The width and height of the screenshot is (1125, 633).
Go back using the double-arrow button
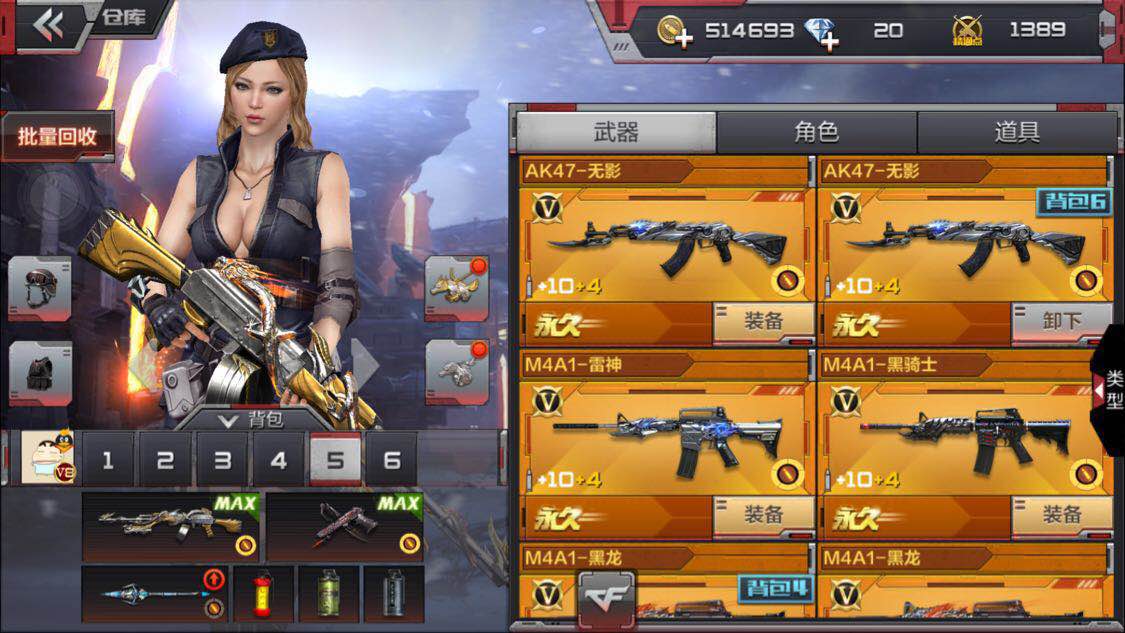47,25
